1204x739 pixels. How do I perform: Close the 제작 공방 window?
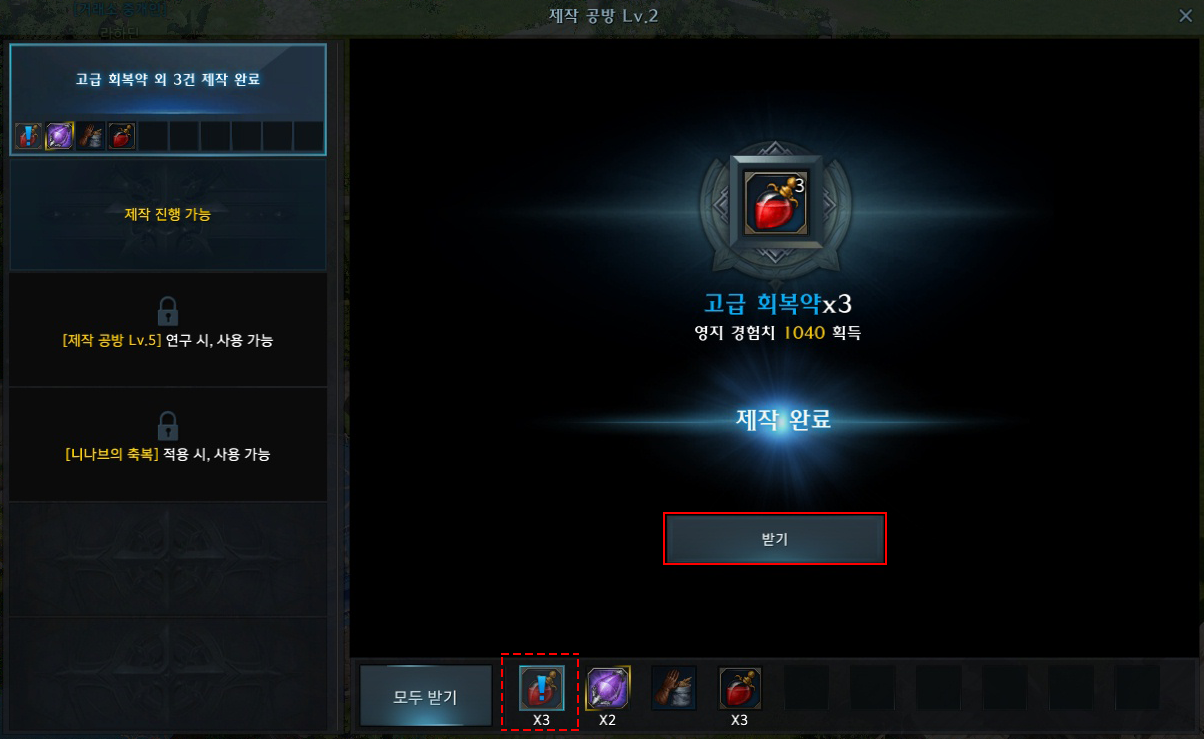[x=1185, y=15]
